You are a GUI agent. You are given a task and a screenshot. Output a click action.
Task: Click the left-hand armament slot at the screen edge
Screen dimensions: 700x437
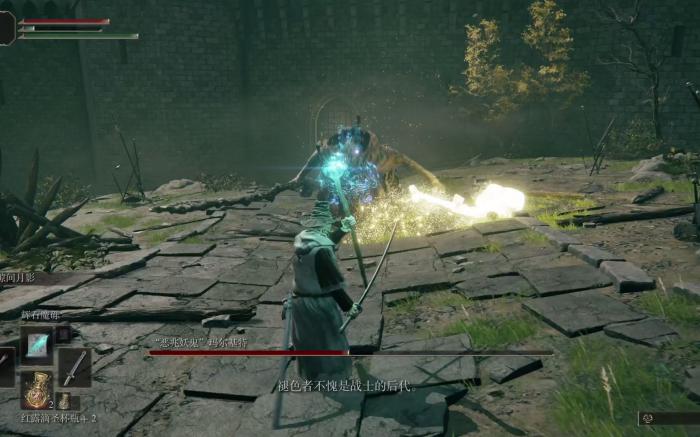pos(5,367)
